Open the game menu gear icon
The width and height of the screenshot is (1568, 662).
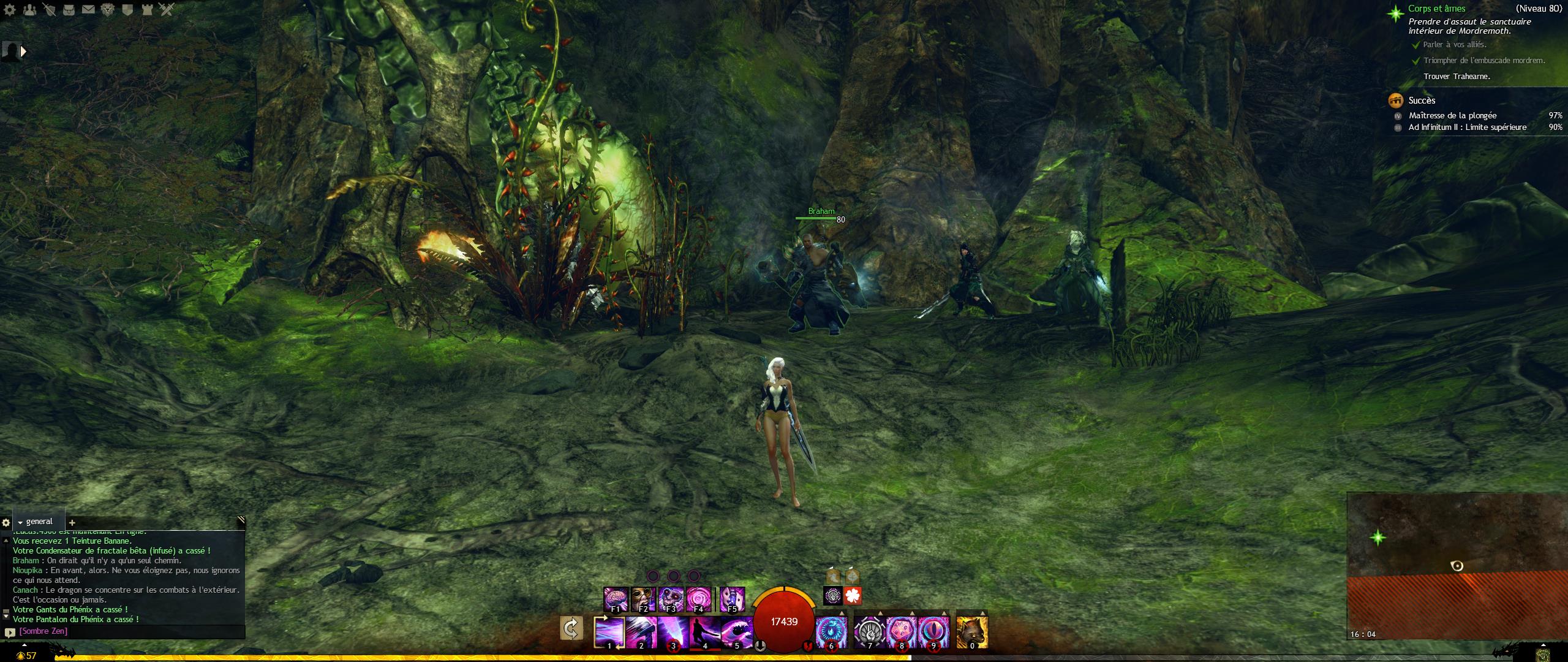tap(9, 10)
